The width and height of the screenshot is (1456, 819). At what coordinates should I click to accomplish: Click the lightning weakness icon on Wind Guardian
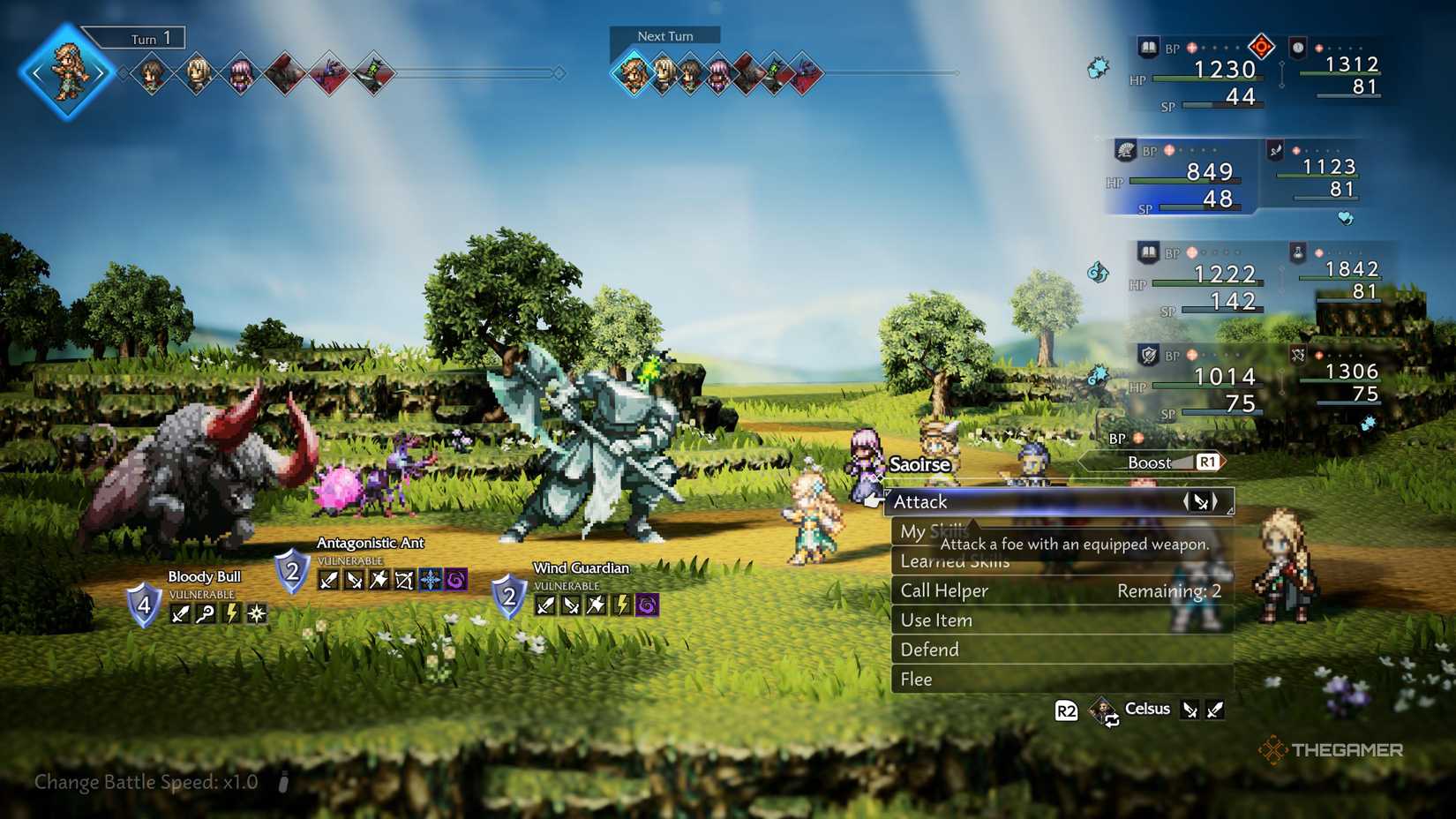[x=619, y=606]
